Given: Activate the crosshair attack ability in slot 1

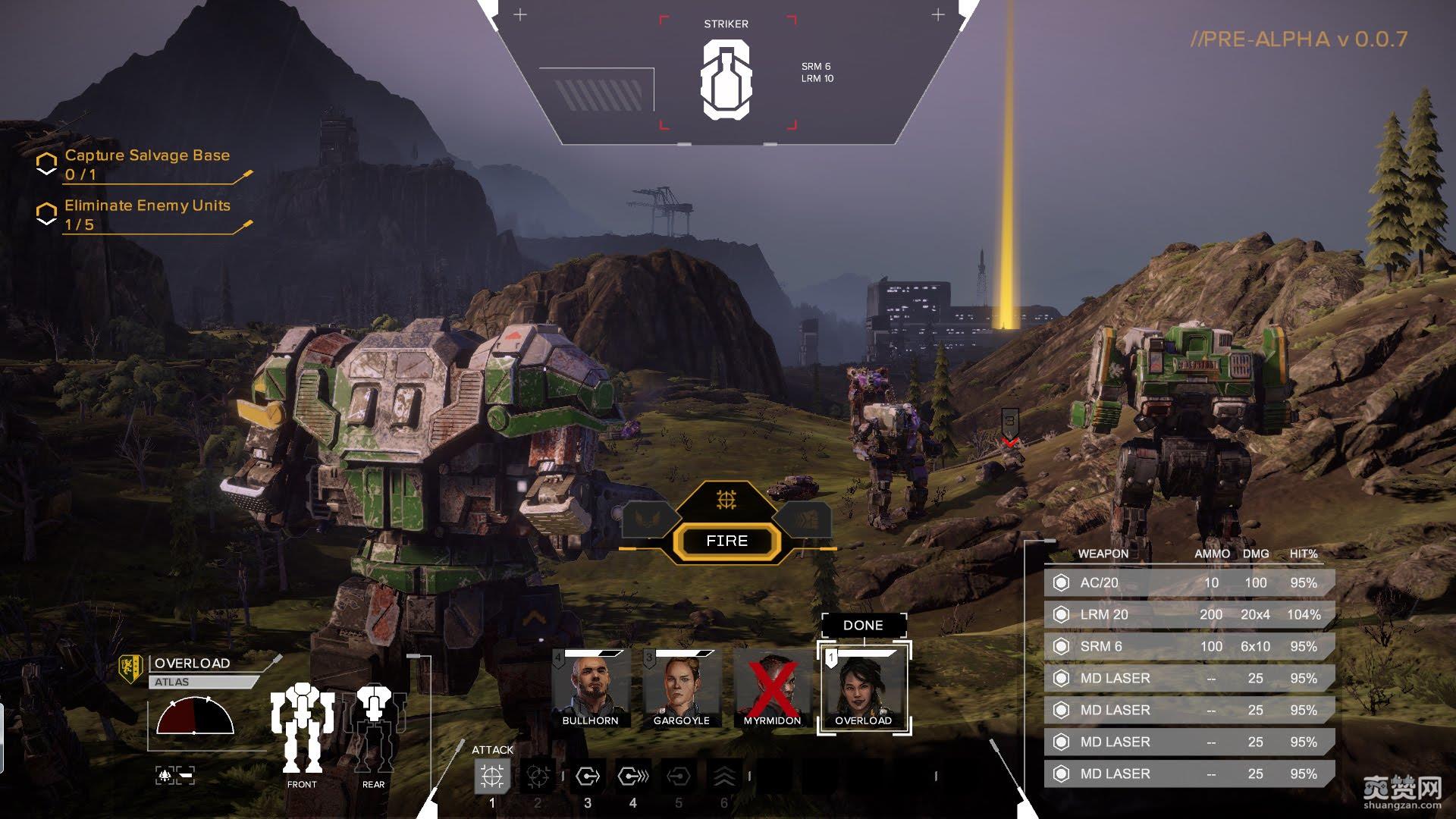Looking at the screenshot, I should click(x=492, y=777).
